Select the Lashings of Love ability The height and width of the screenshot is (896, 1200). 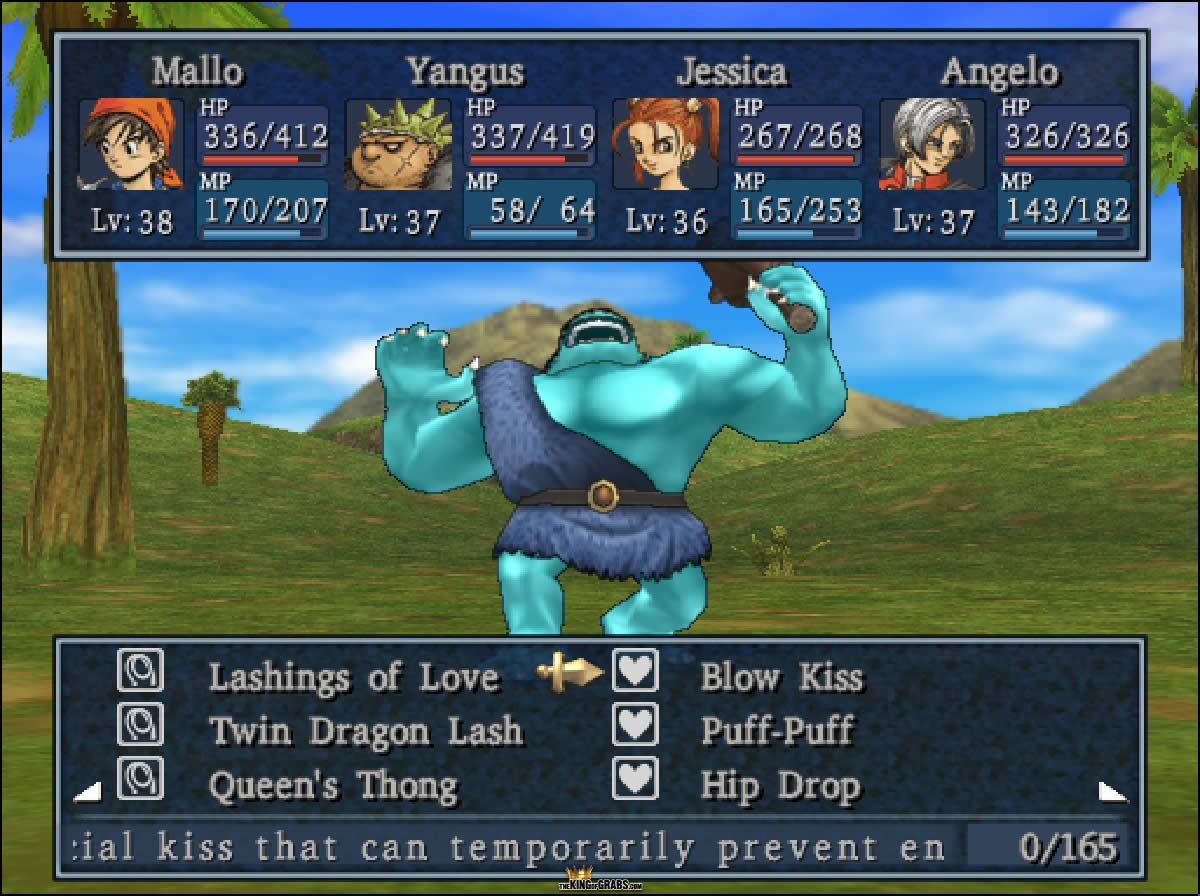(353, 677)
